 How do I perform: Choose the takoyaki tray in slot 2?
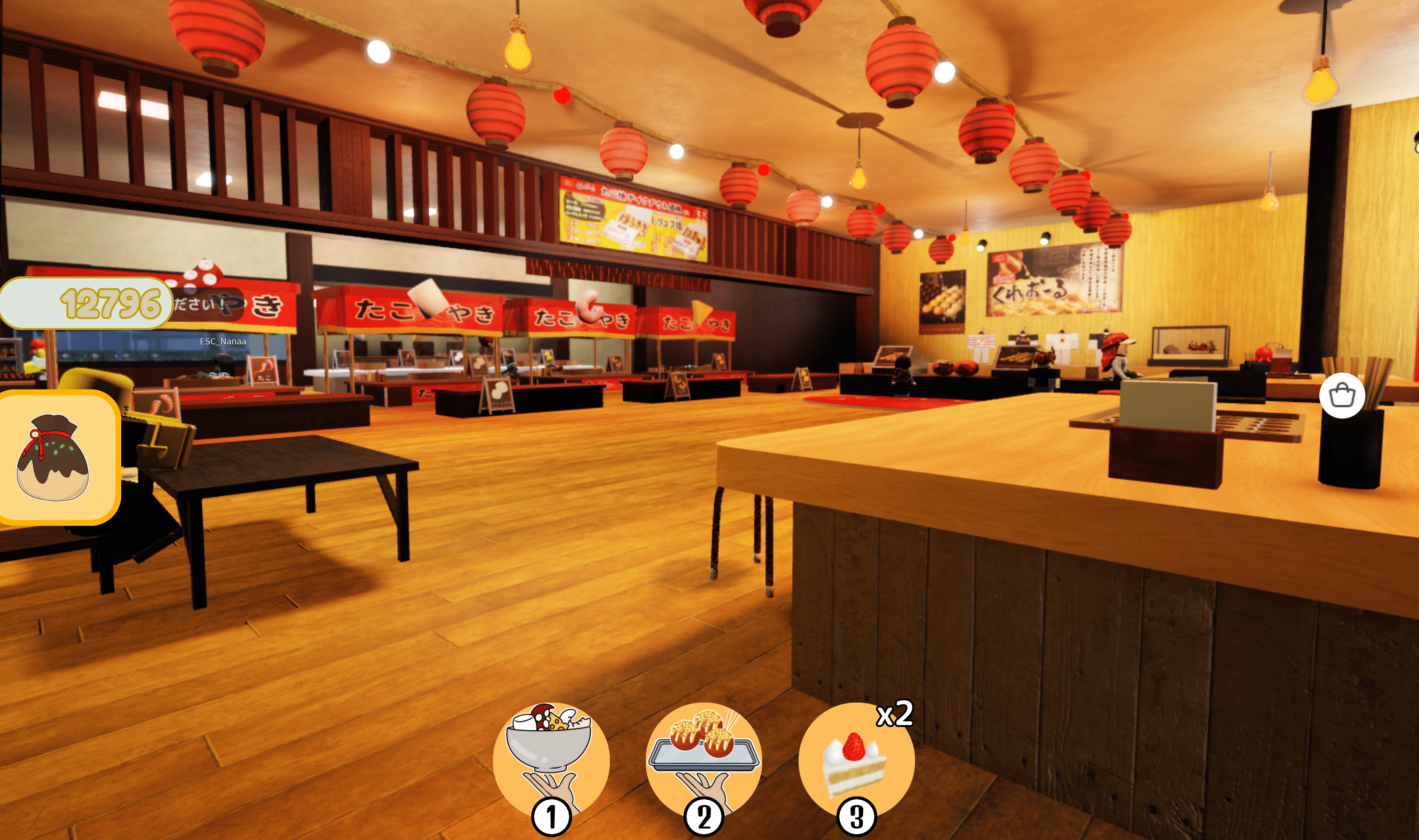pyautogui.click(x=703, y=760)
